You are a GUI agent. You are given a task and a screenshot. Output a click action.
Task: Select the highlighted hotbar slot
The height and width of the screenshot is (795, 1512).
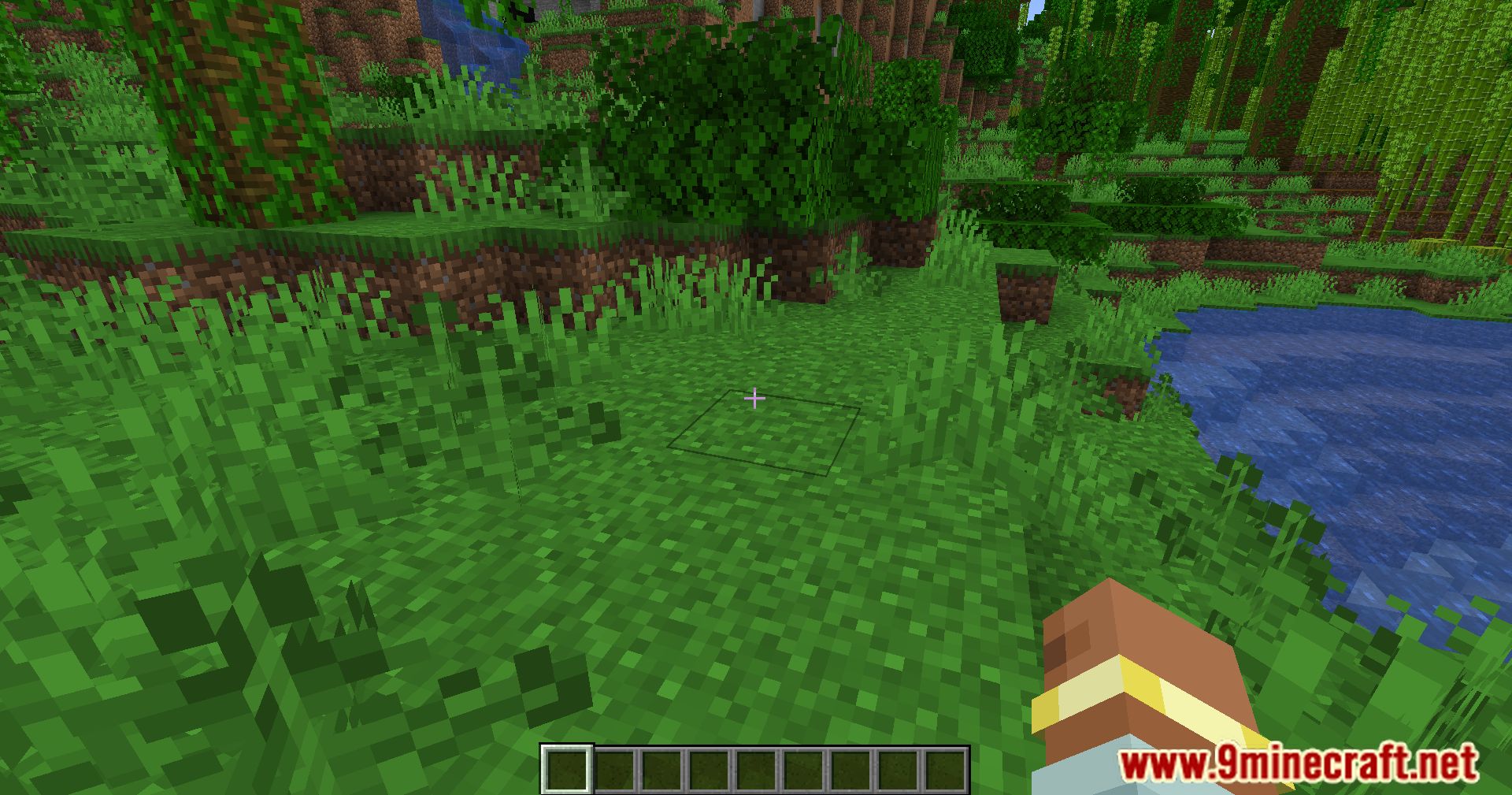pos(565,769)
